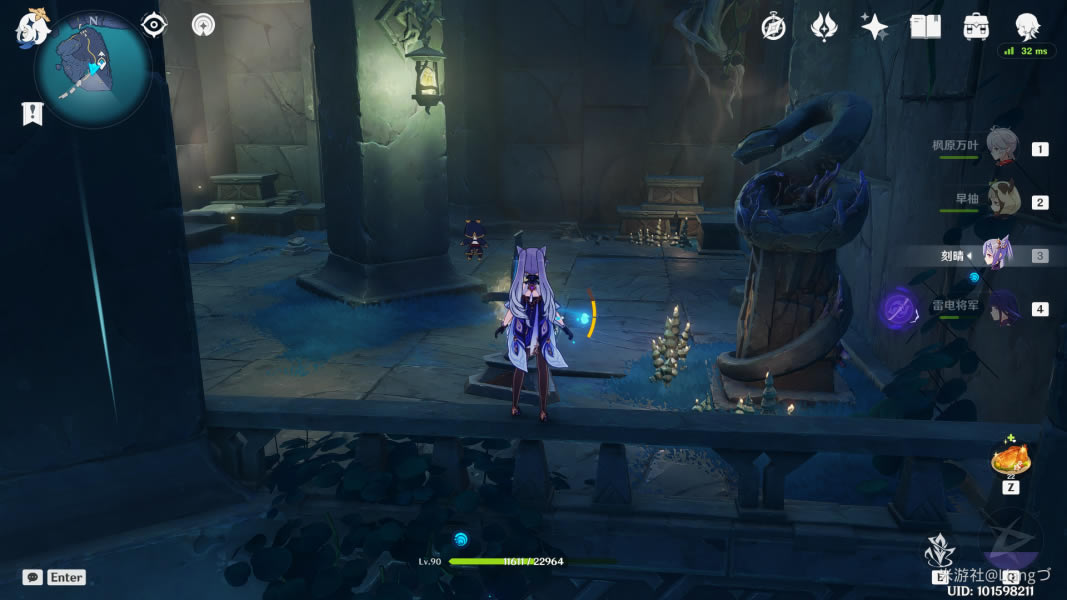Open the chat speech-bubble icon
Viewport: 1067px width, 600px height.
32,577
